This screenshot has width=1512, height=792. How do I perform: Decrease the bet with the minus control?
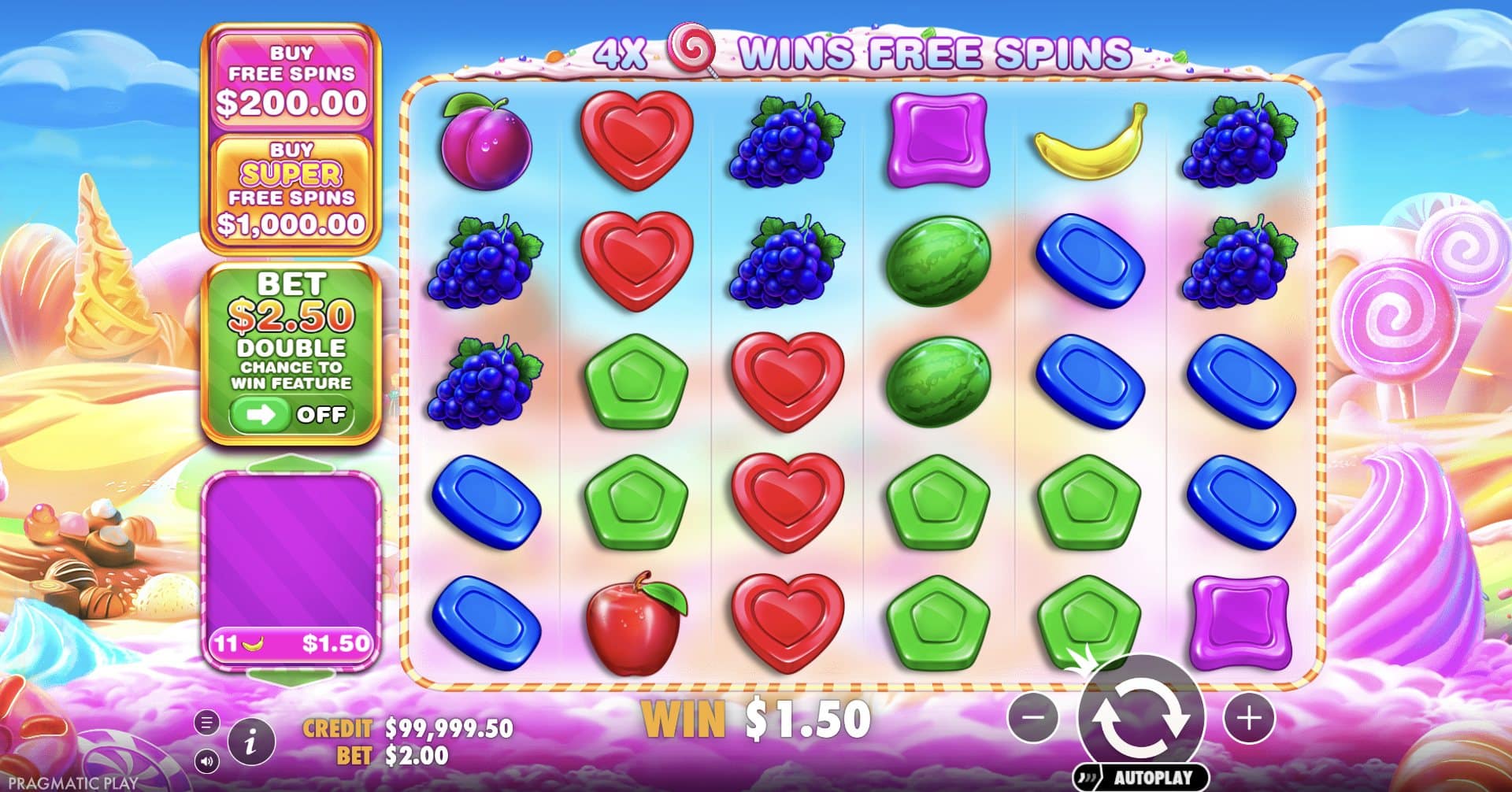1033,719
